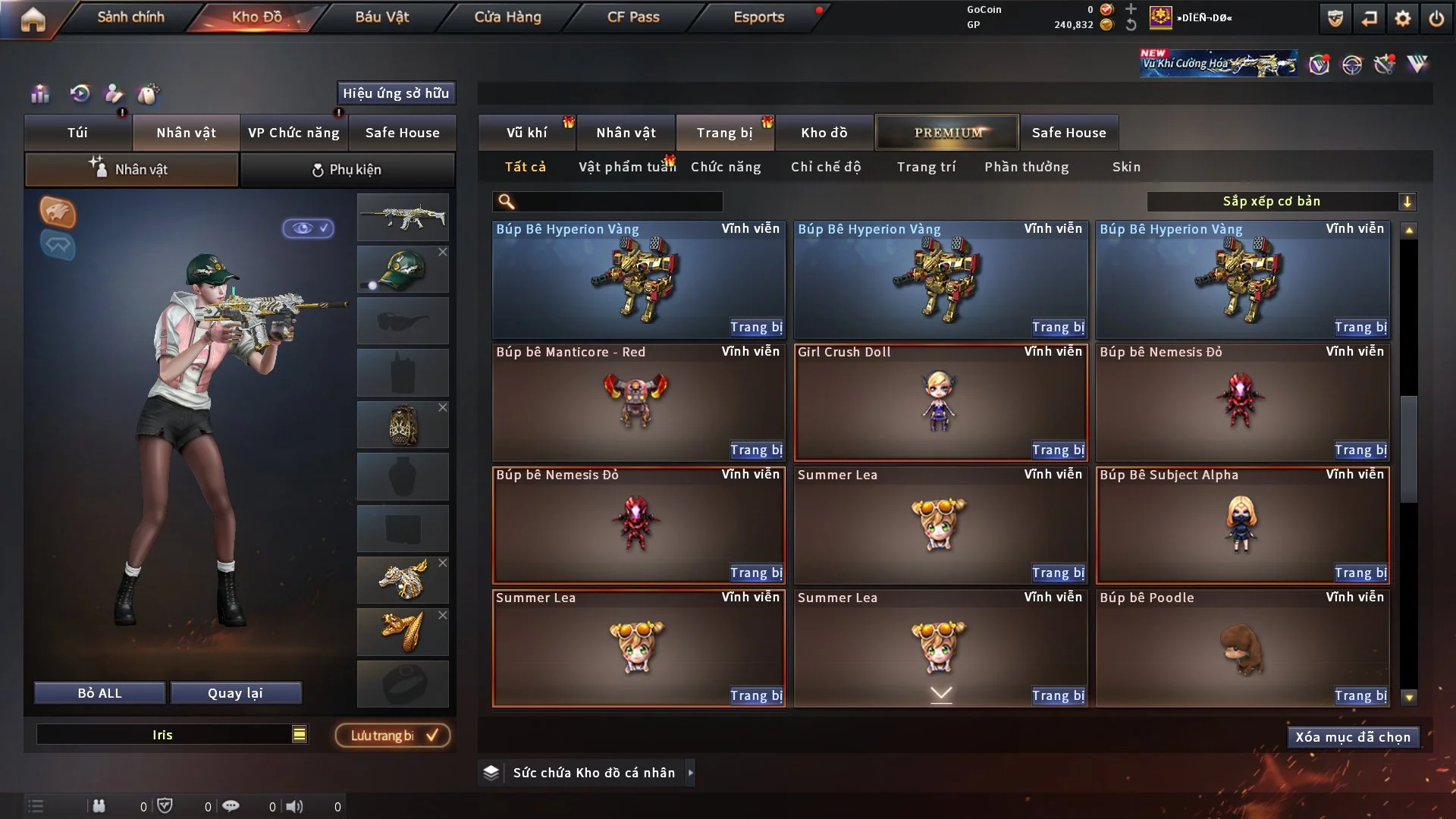Screen dimensions: 1456x819
Task: Remove all equipment with Bỏ ALL
Action: (99, 693)
